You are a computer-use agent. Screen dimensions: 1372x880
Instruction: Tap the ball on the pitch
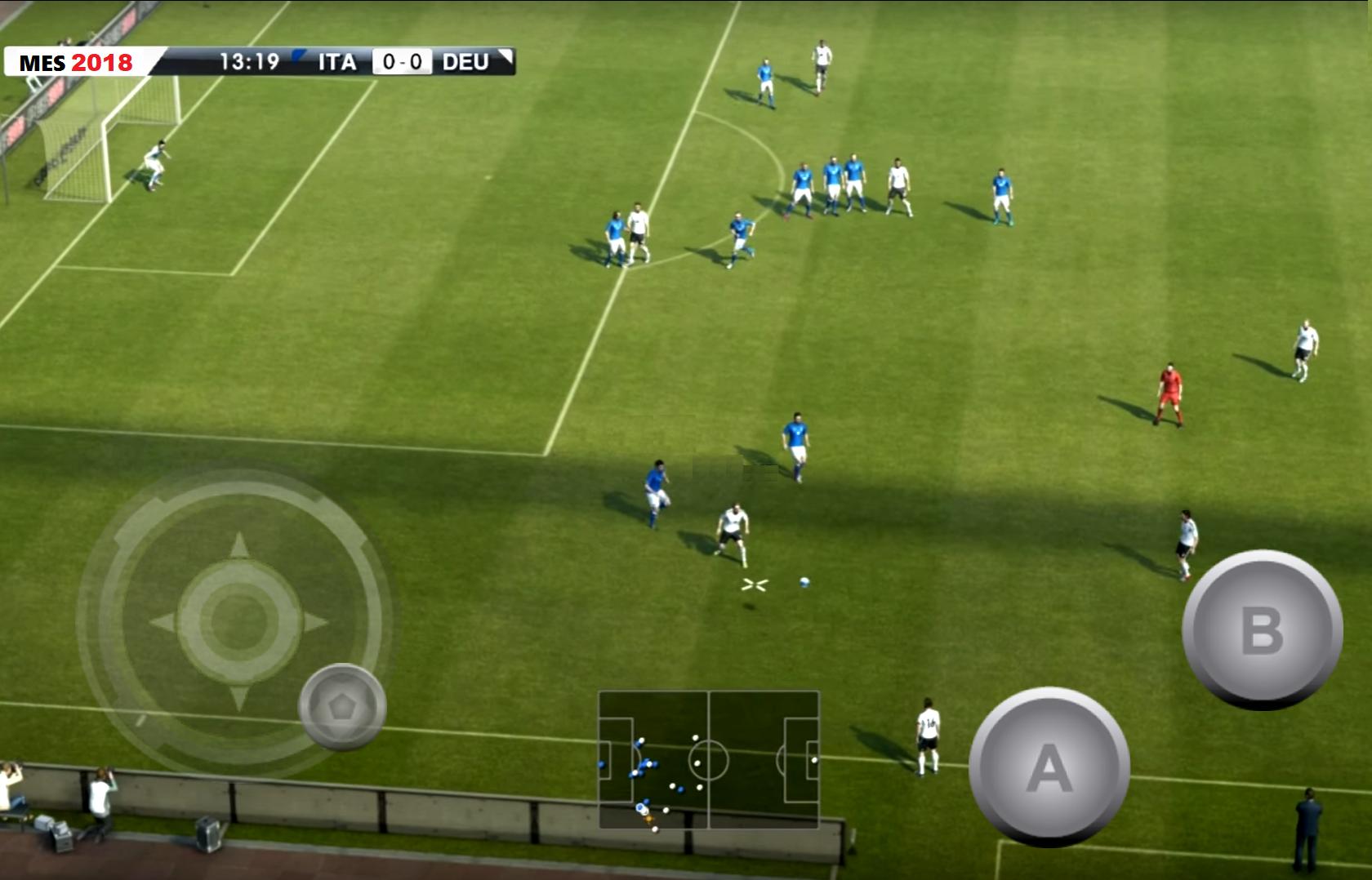(x=804, y=583)
